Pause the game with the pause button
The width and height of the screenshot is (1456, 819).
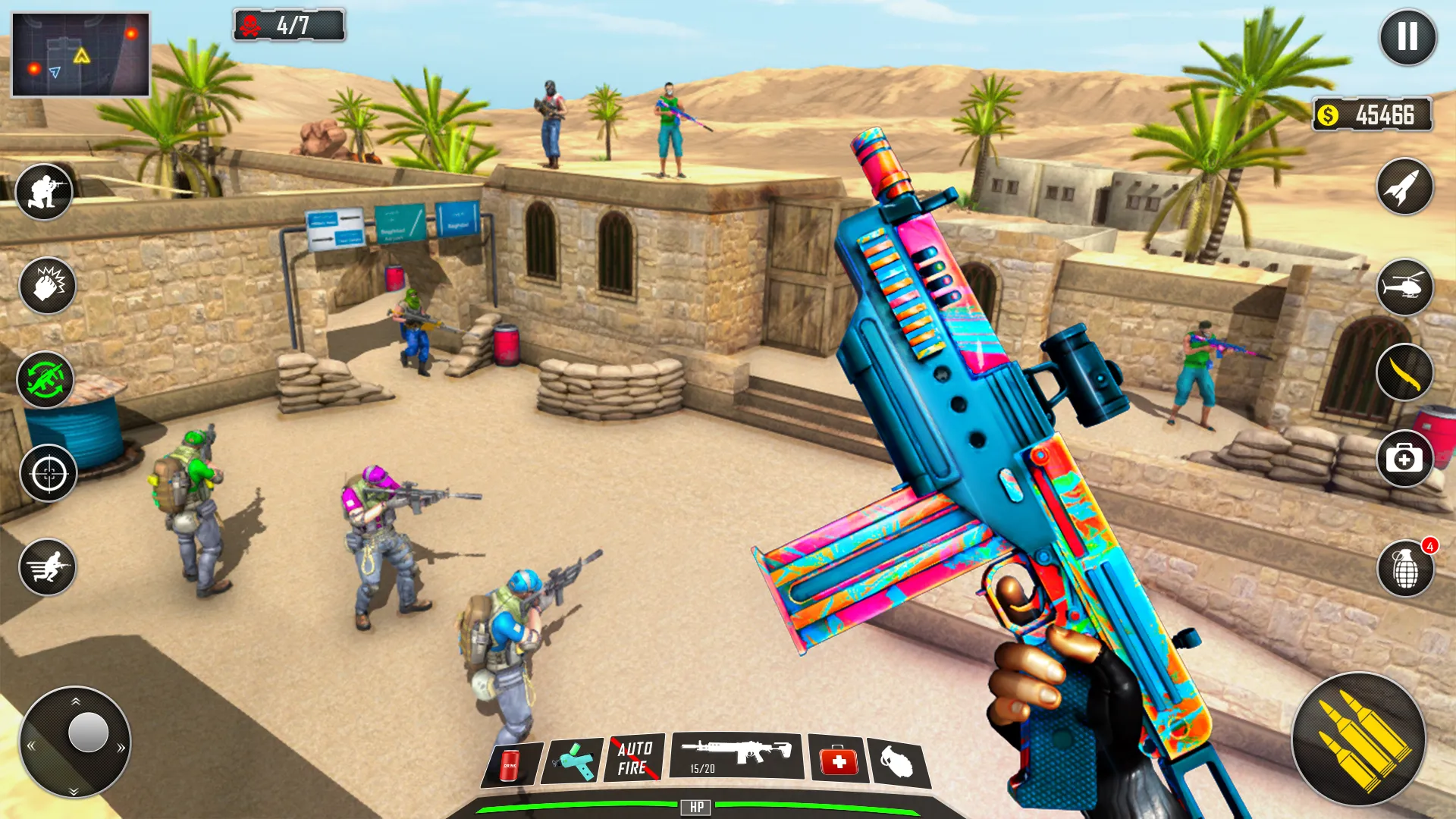coord(1407,36)
